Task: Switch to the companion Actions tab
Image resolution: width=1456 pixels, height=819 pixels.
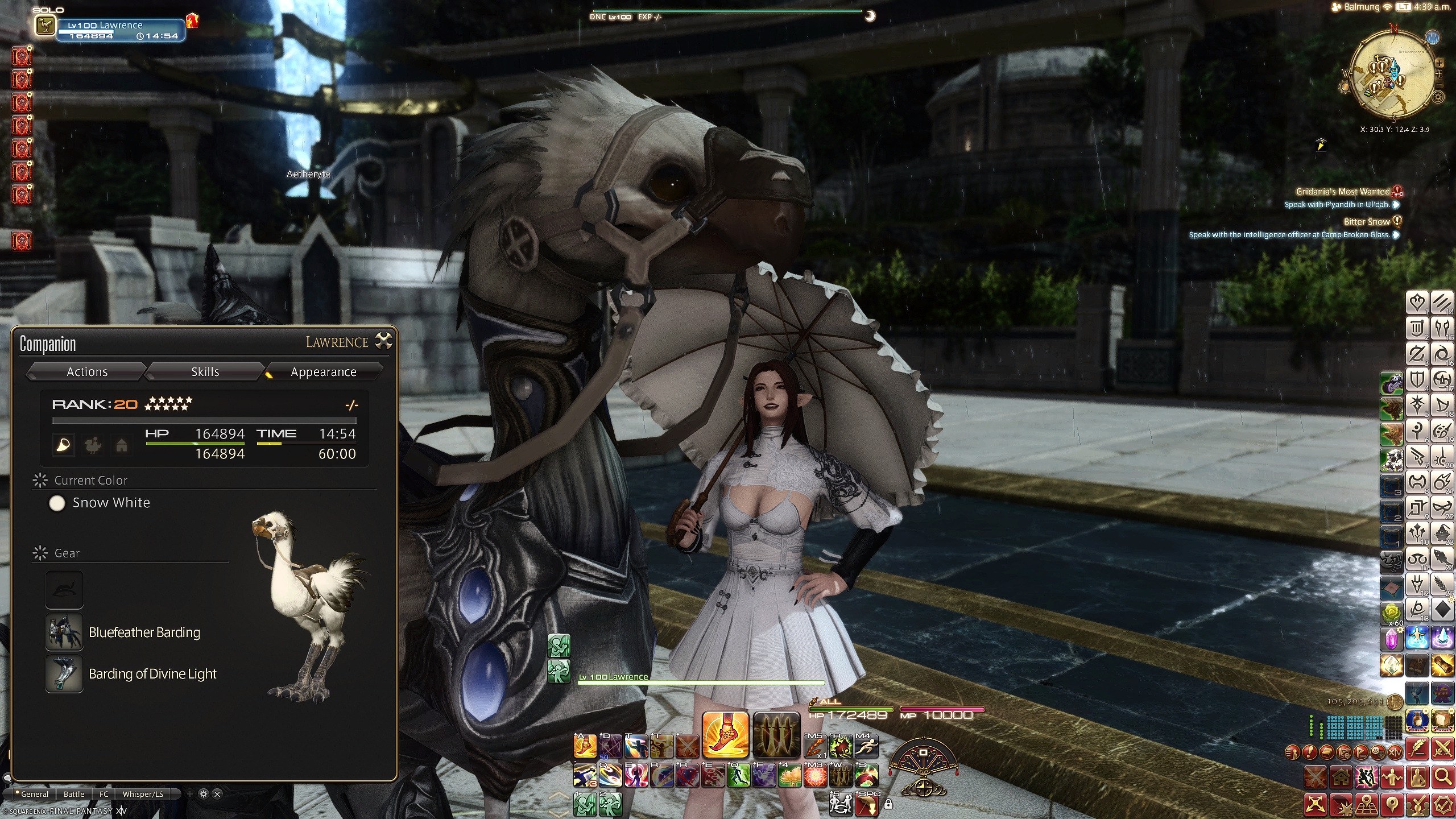Action: (87, 372)
